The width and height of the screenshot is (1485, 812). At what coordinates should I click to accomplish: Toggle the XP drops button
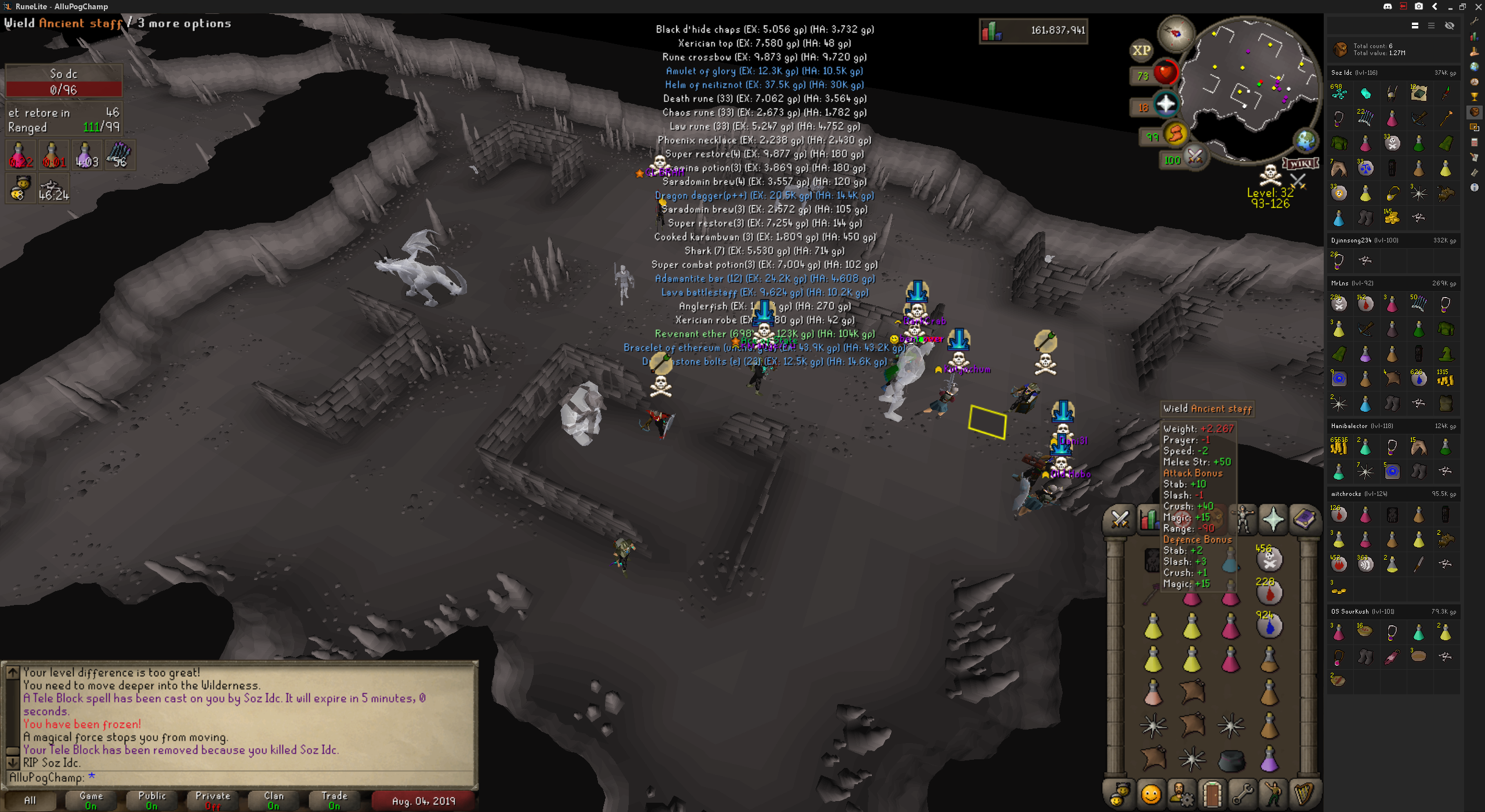pyautogui.click(x=1141, y=50)
